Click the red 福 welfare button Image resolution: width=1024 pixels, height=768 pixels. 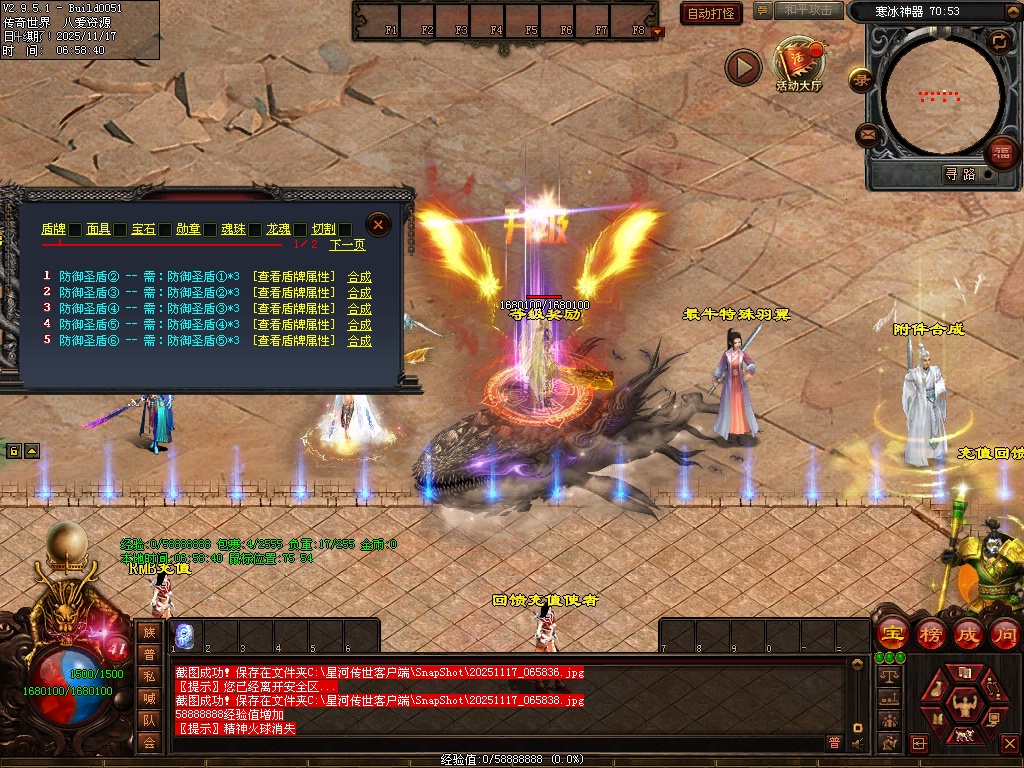pyautogui.click(x=1000, y=153)
